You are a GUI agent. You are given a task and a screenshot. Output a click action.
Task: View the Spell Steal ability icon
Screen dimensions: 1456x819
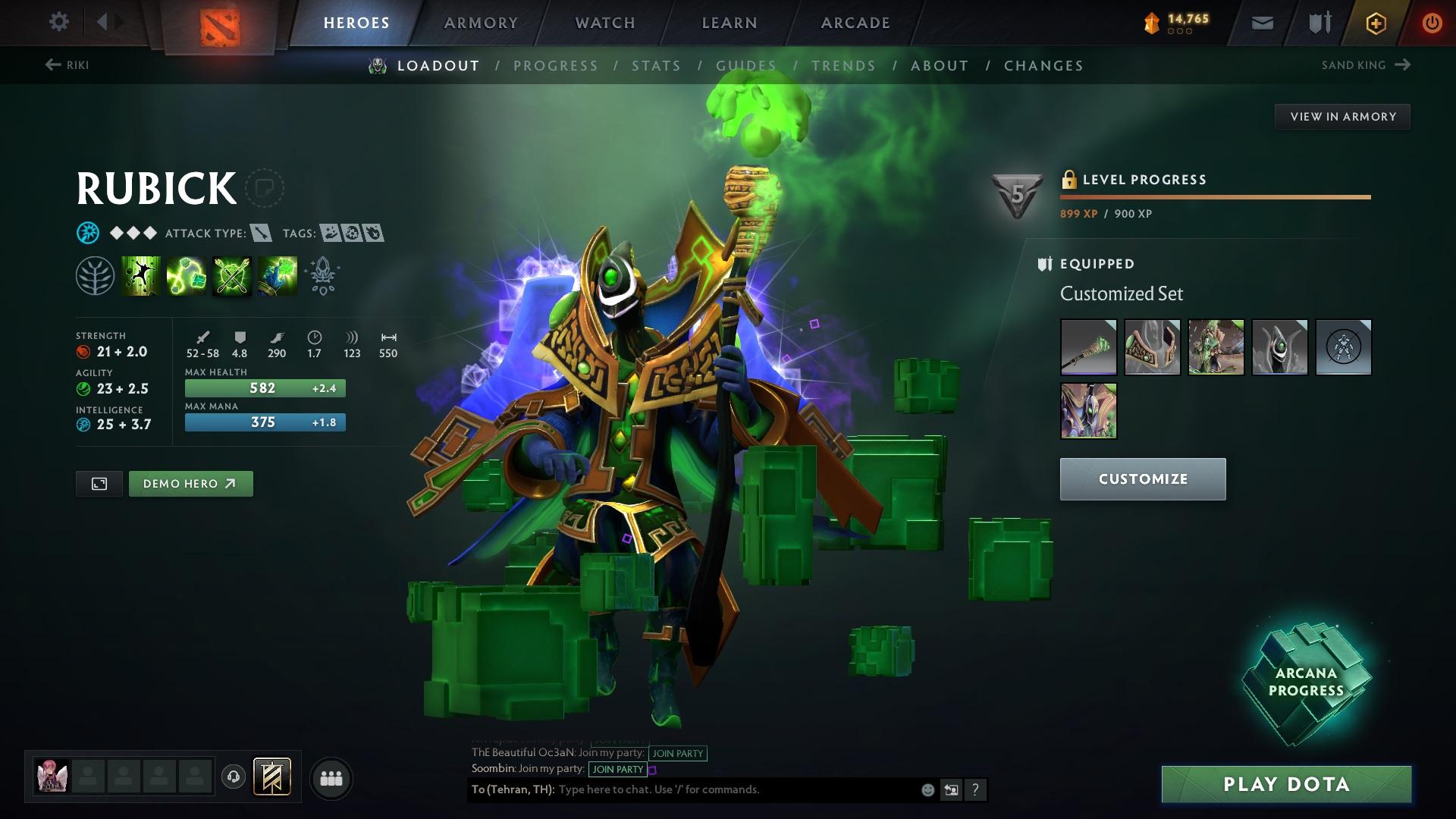pos(277,275)
